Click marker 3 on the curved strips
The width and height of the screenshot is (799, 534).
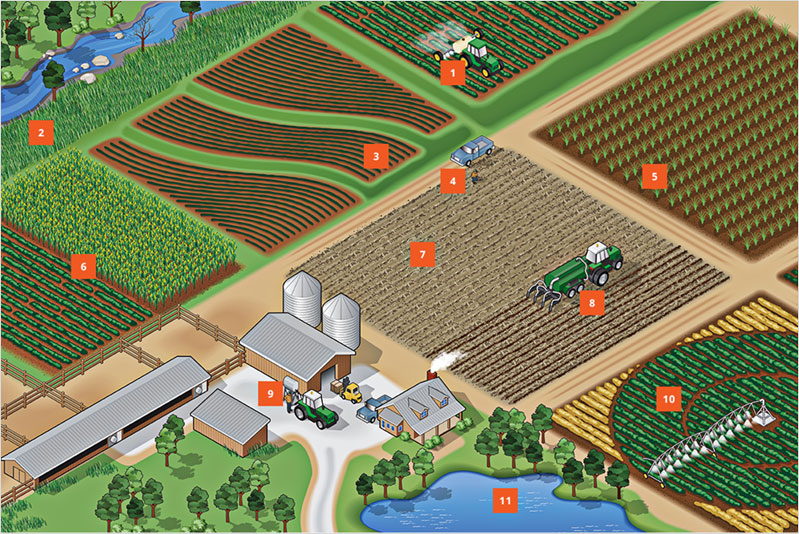374,156
